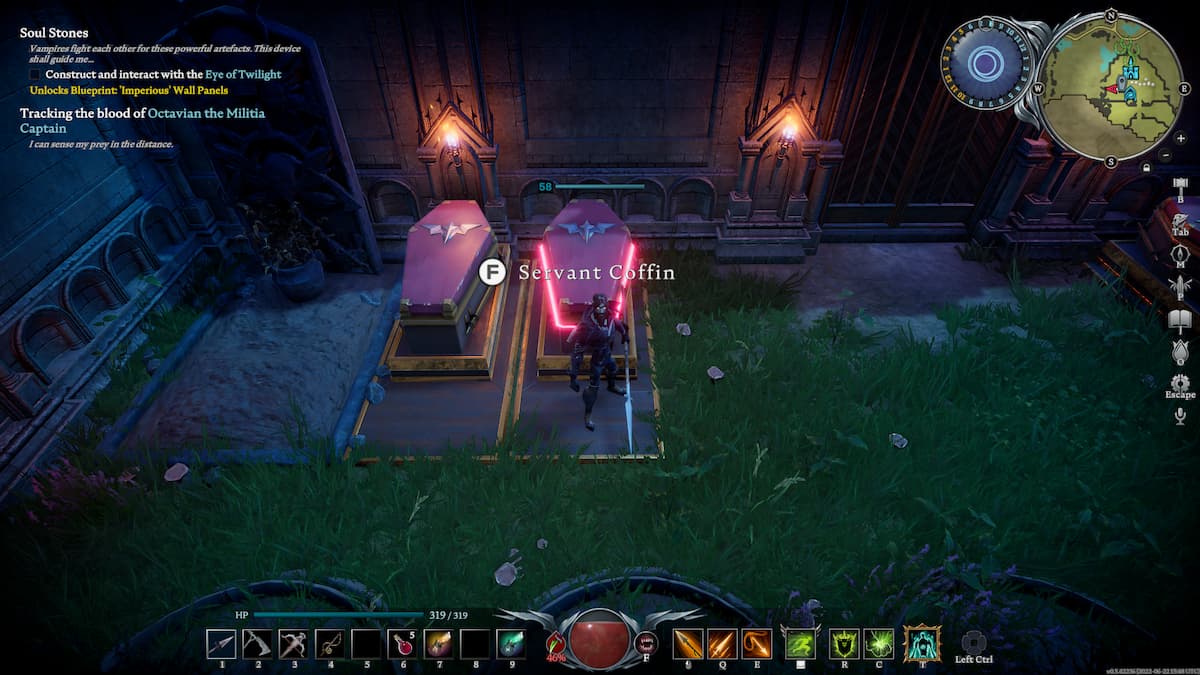The width and height of the screenshot is (1200, 675).
Task: Open the Escape settings gear menu
Action: click(x=1180, y=382)
